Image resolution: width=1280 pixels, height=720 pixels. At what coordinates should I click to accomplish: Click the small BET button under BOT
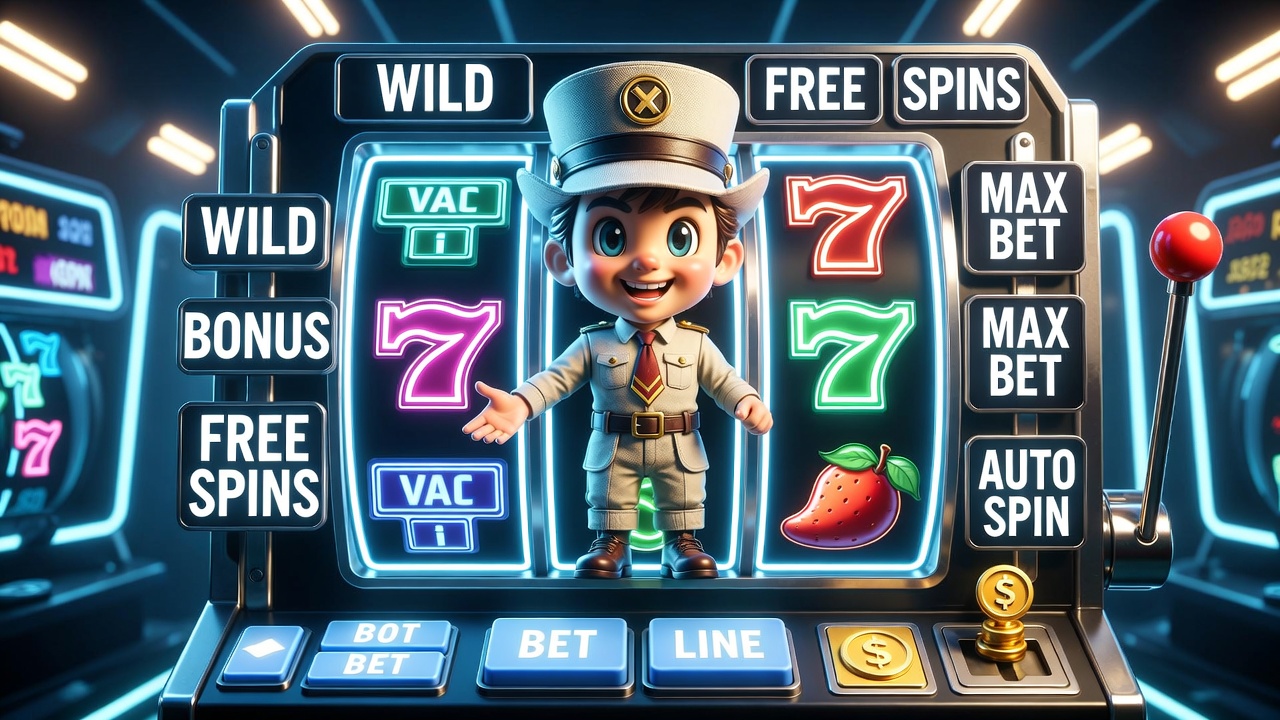tap(377, 666)
